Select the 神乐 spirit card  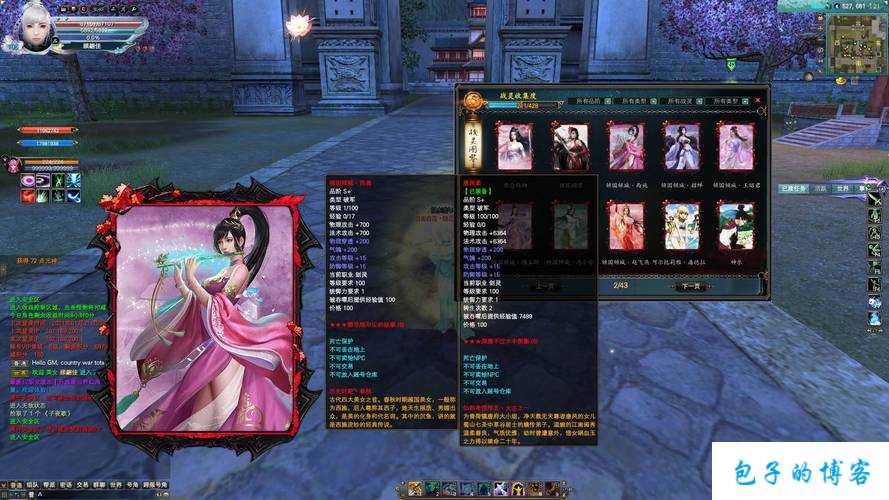[736, 226]
